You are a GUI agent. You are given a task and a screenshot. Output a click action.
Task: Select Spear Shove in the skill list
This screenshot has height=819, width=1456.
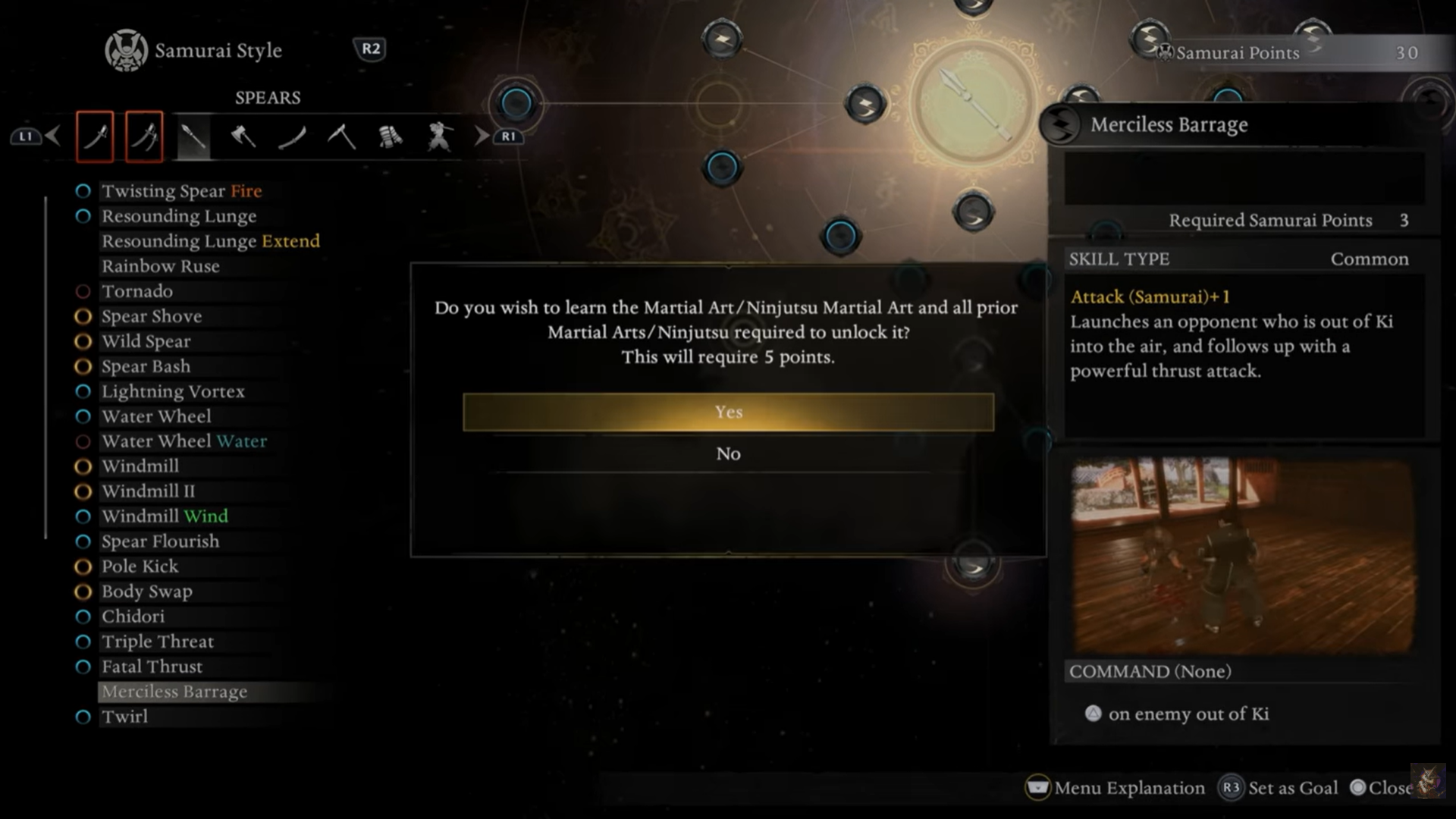(152, 316)
